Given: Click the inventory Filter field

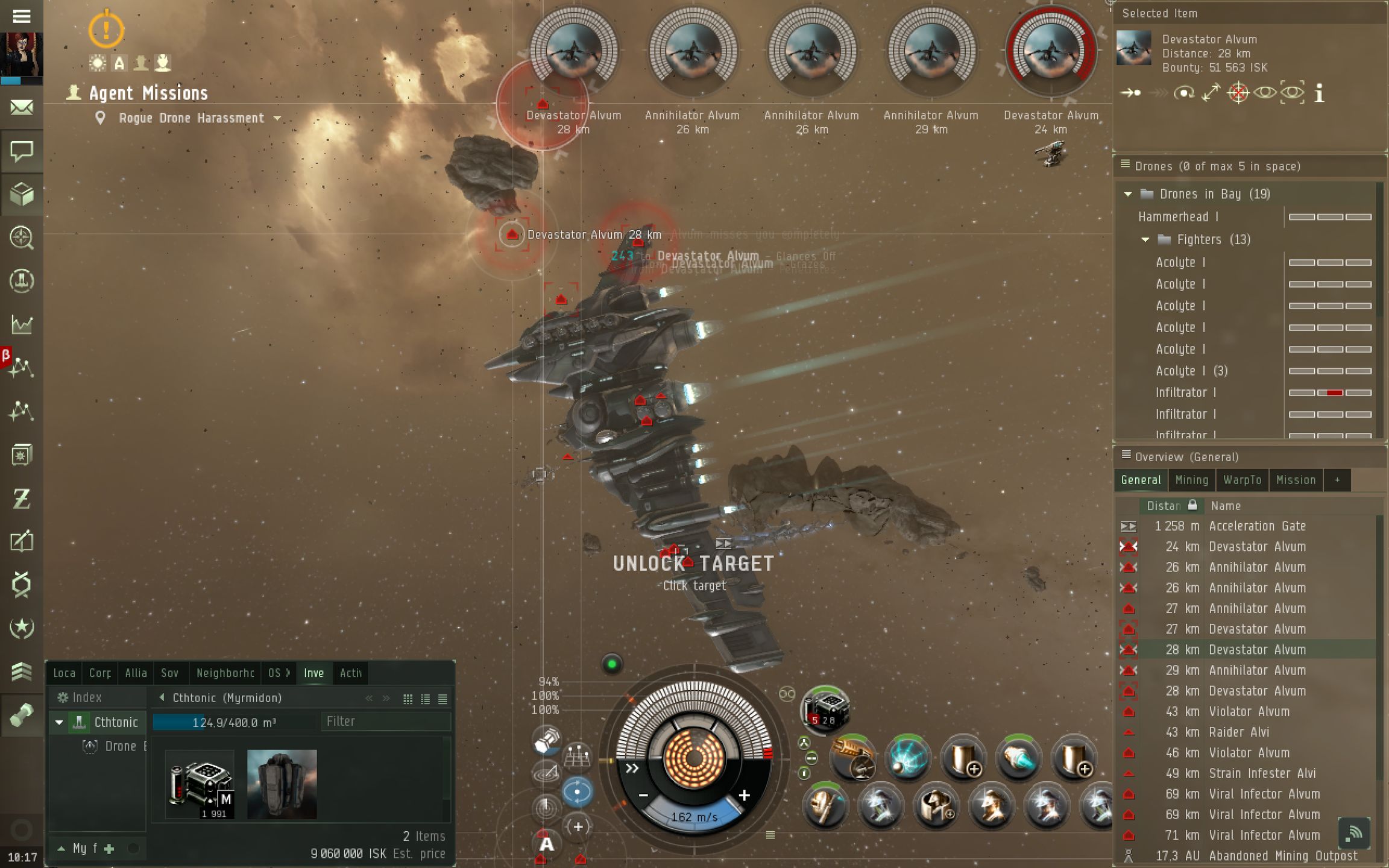Looking at the screenshot, I should 385,722.
